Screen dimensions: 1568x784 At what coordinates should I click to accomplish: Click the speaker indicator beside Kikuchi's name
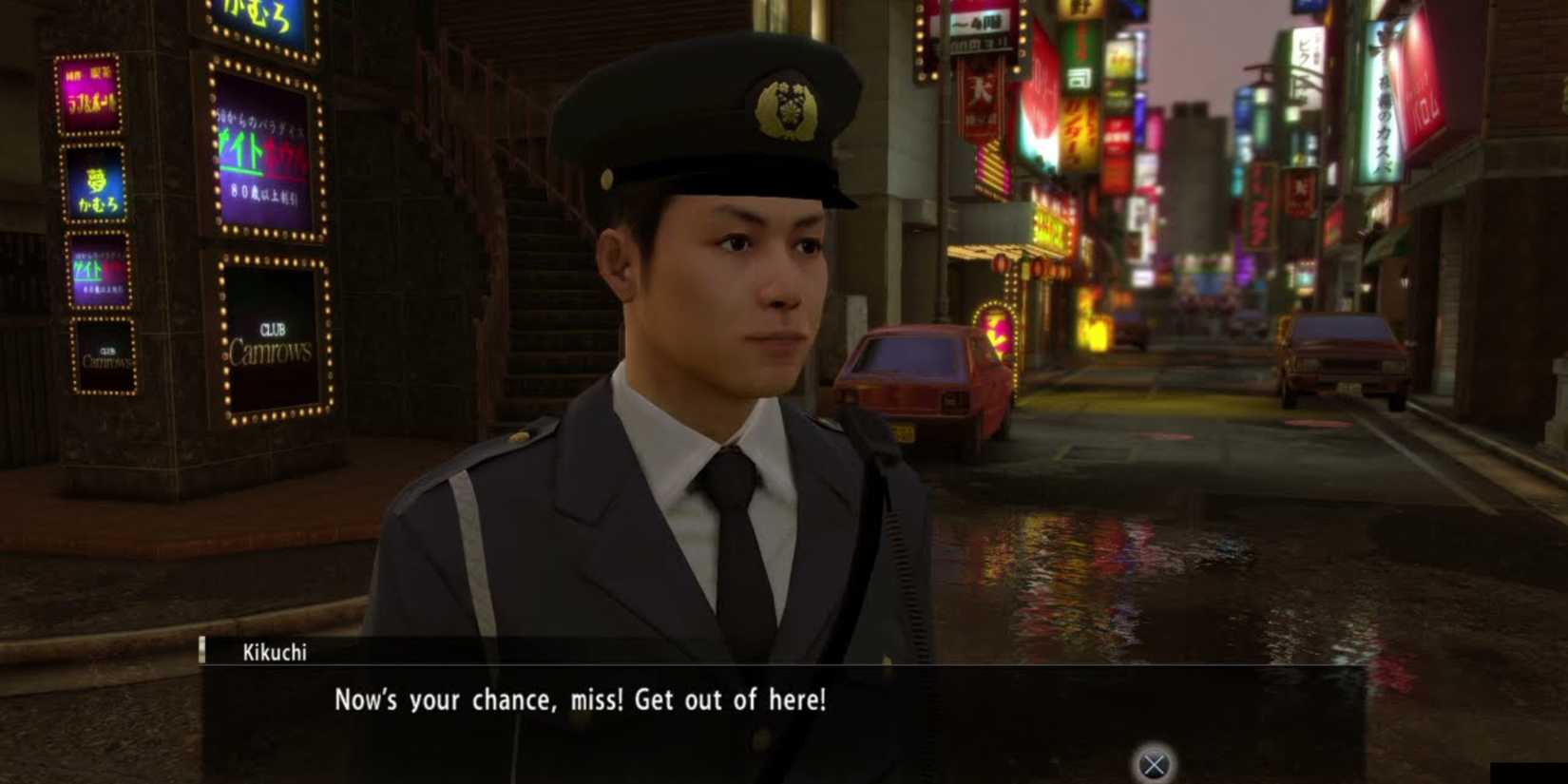pyautogui.click(x=204, y=653)
